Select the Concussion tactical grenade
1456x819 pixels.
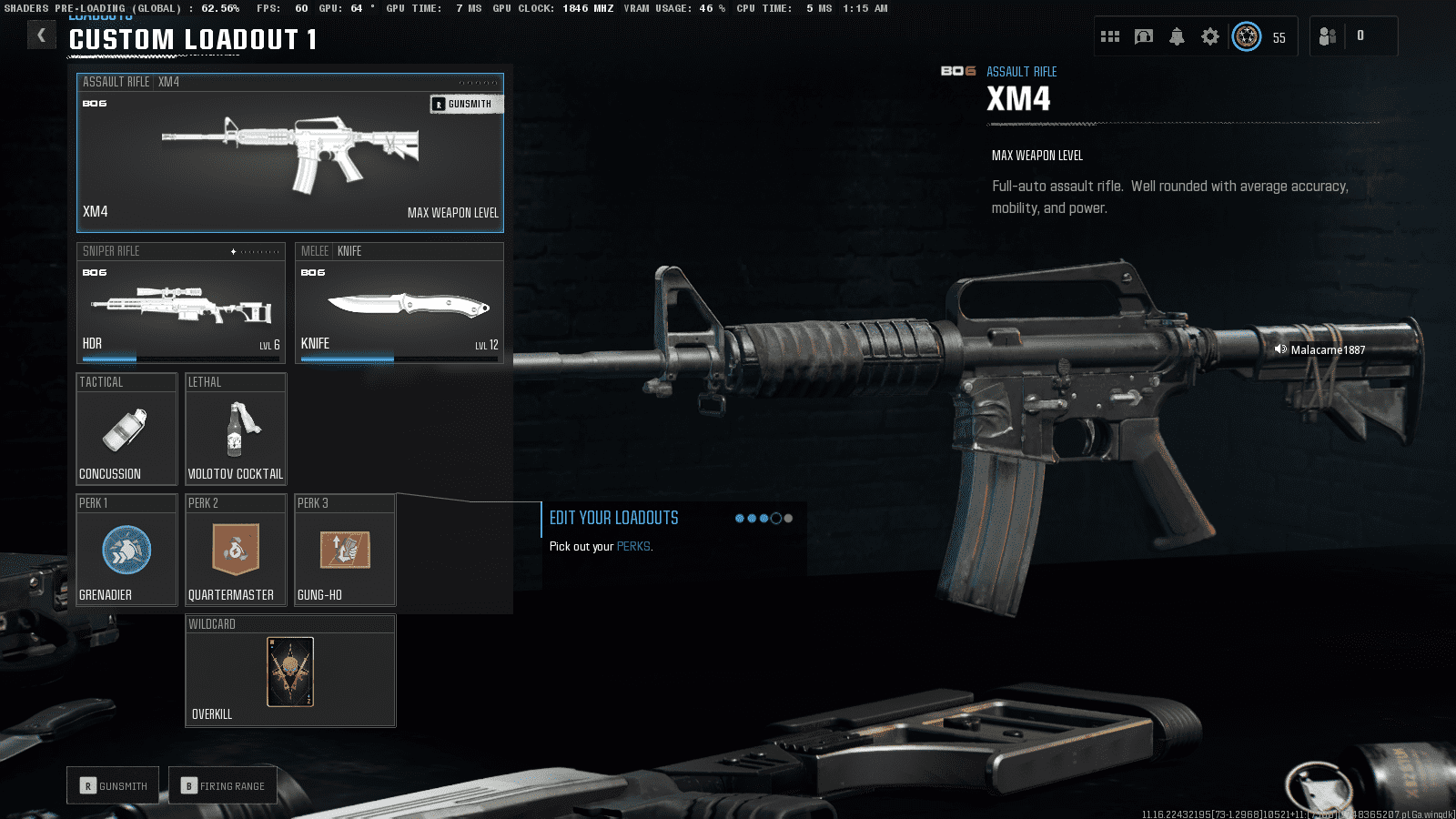pos(126,429)
